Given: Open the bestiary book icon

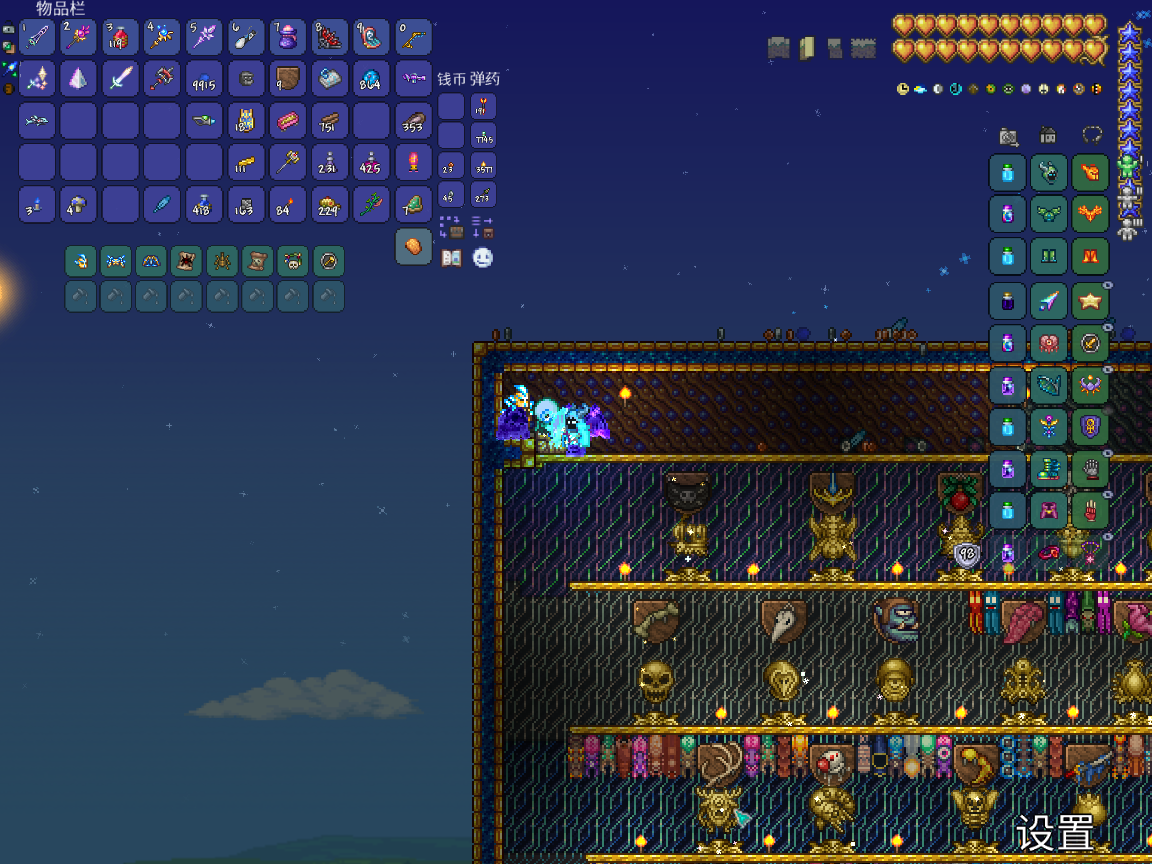Looking at the screenshot, I should (452, 257).
